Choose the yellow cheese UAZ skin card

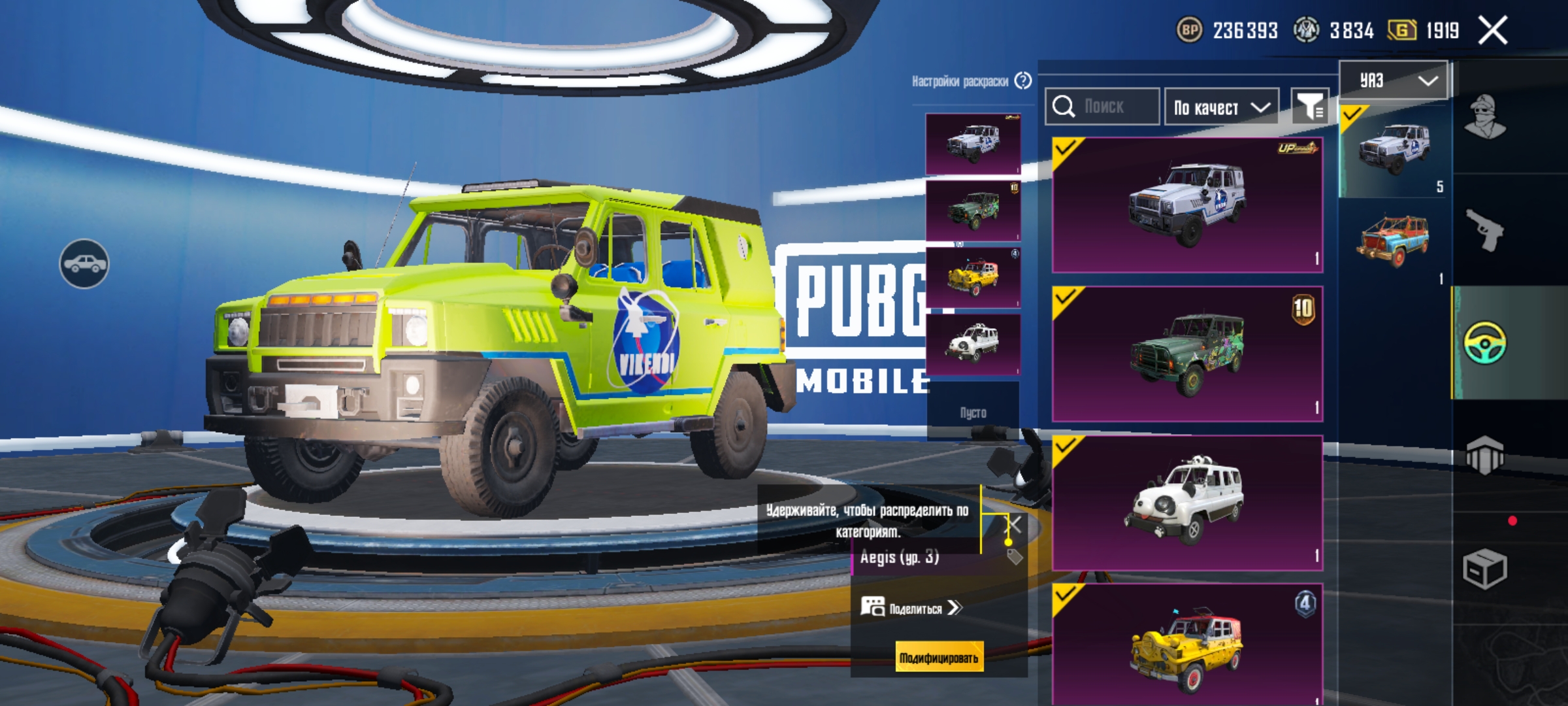(1187, 644)
